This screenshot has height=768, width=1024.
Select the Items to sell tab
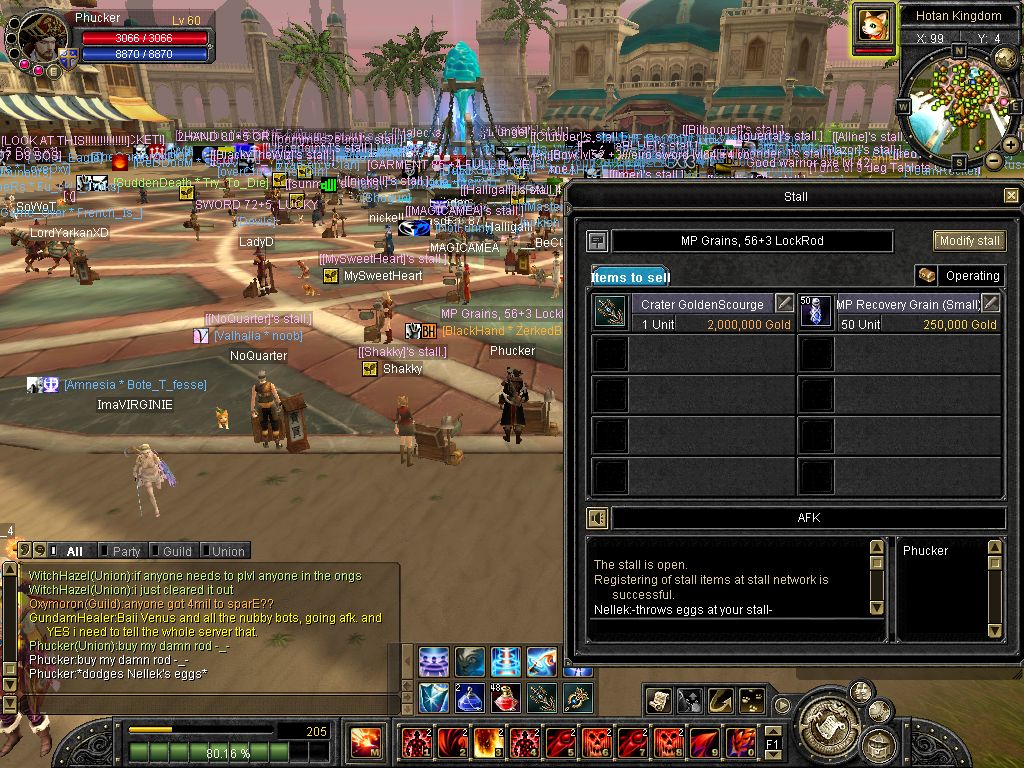point(630,277)
